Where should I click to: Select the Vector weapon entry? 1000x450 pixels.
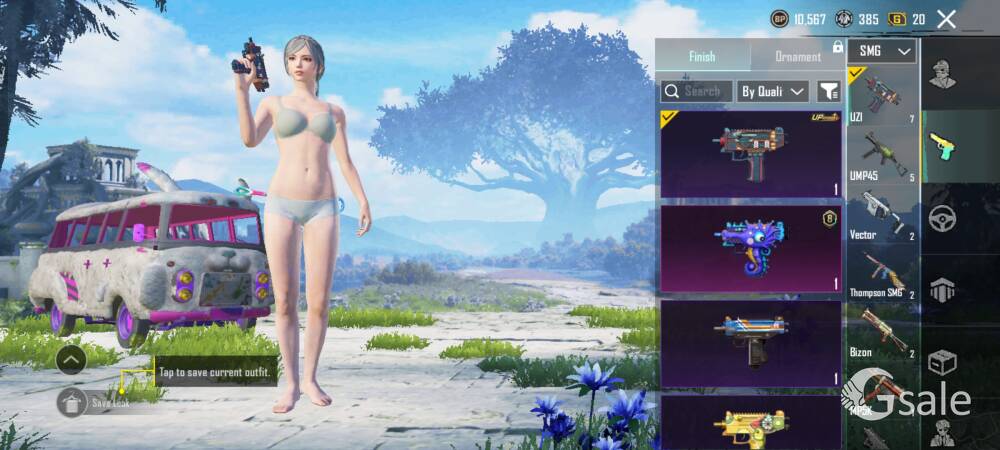pyautogui.click(x=882, y=215)
